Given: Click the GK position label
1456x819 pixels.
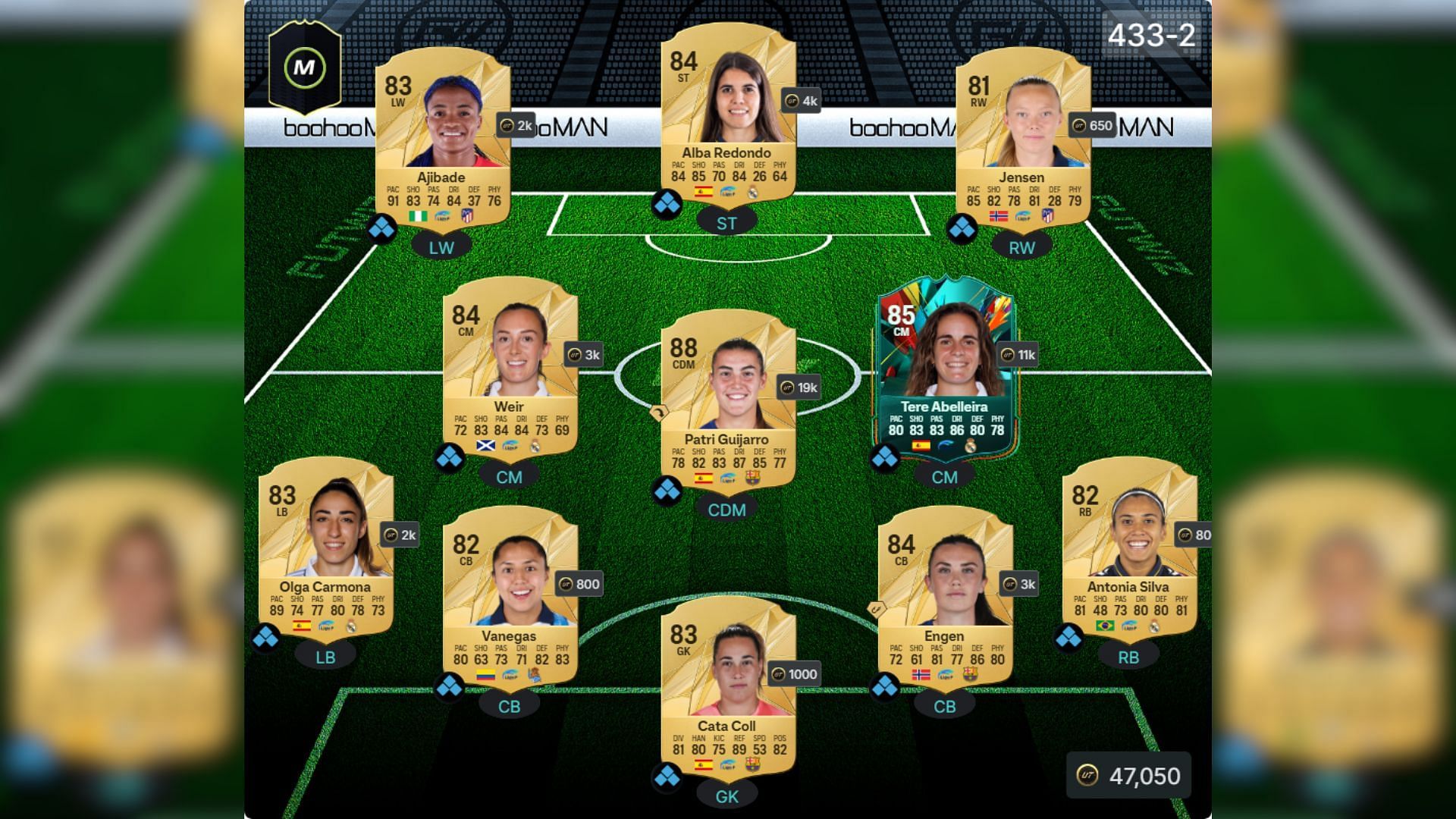Looking at the screenshot, I should click(727, 796).
